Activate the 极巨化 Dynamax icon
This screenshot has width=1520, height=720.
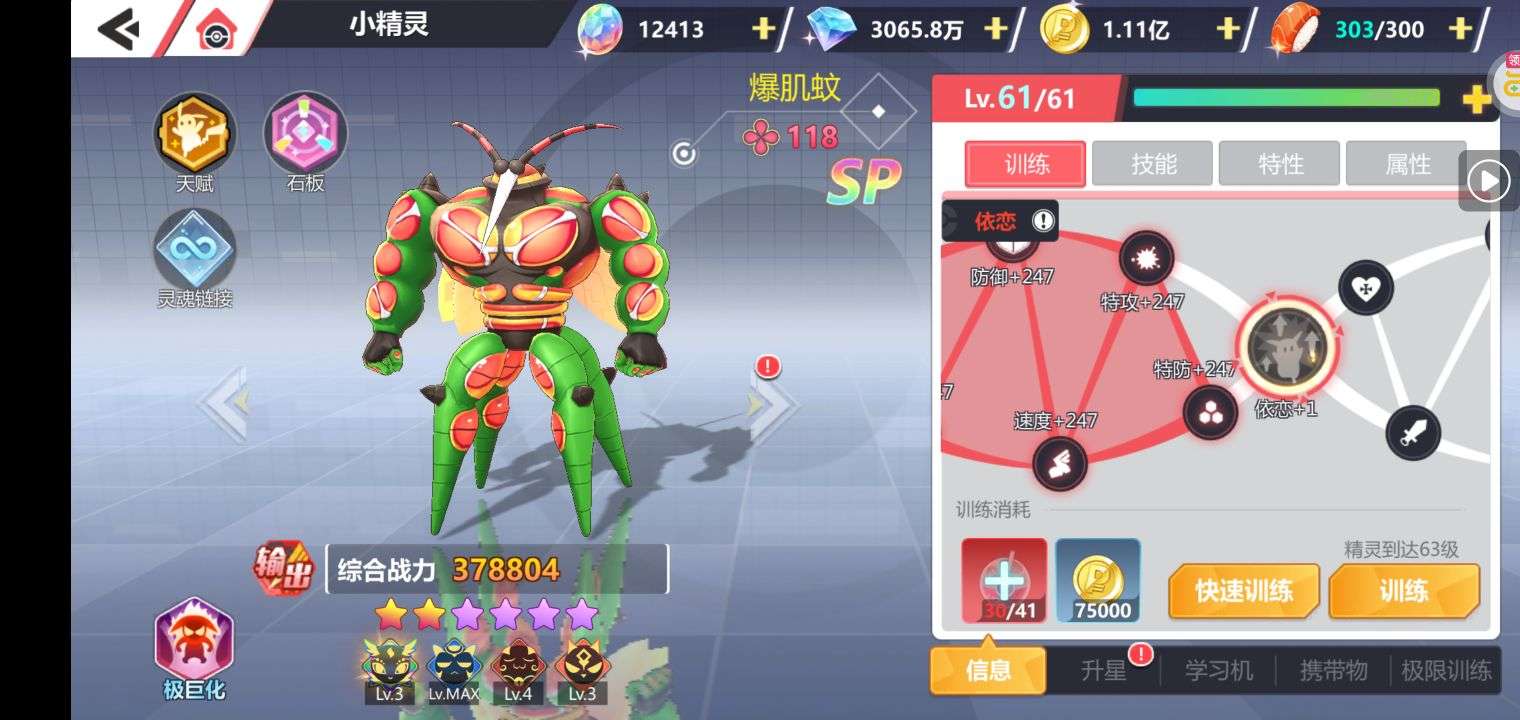pyautogui.click(x=194, y=644)
